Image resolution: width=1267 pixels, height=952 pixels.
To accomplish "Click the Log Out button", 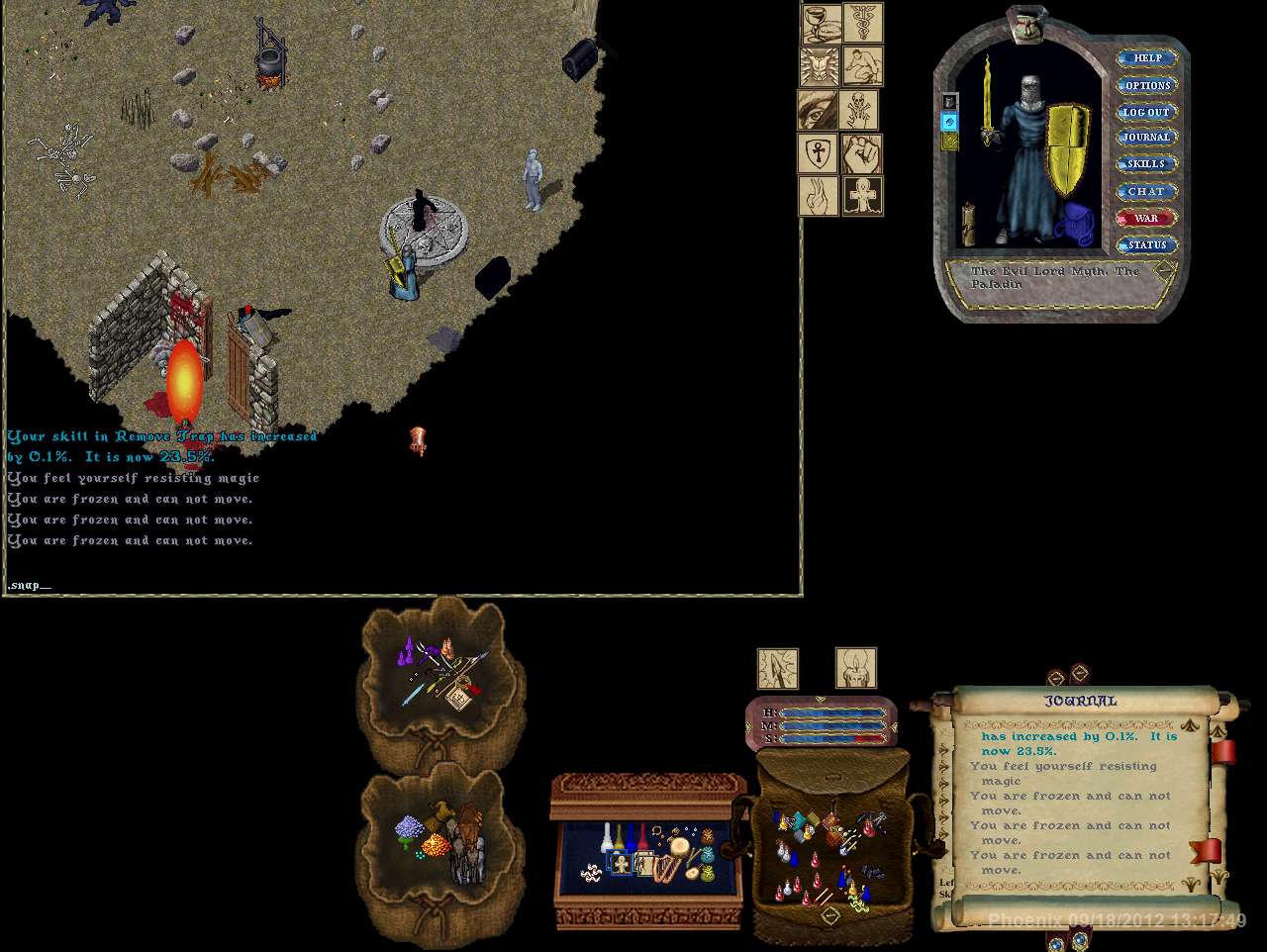I will coord(1146,112).
